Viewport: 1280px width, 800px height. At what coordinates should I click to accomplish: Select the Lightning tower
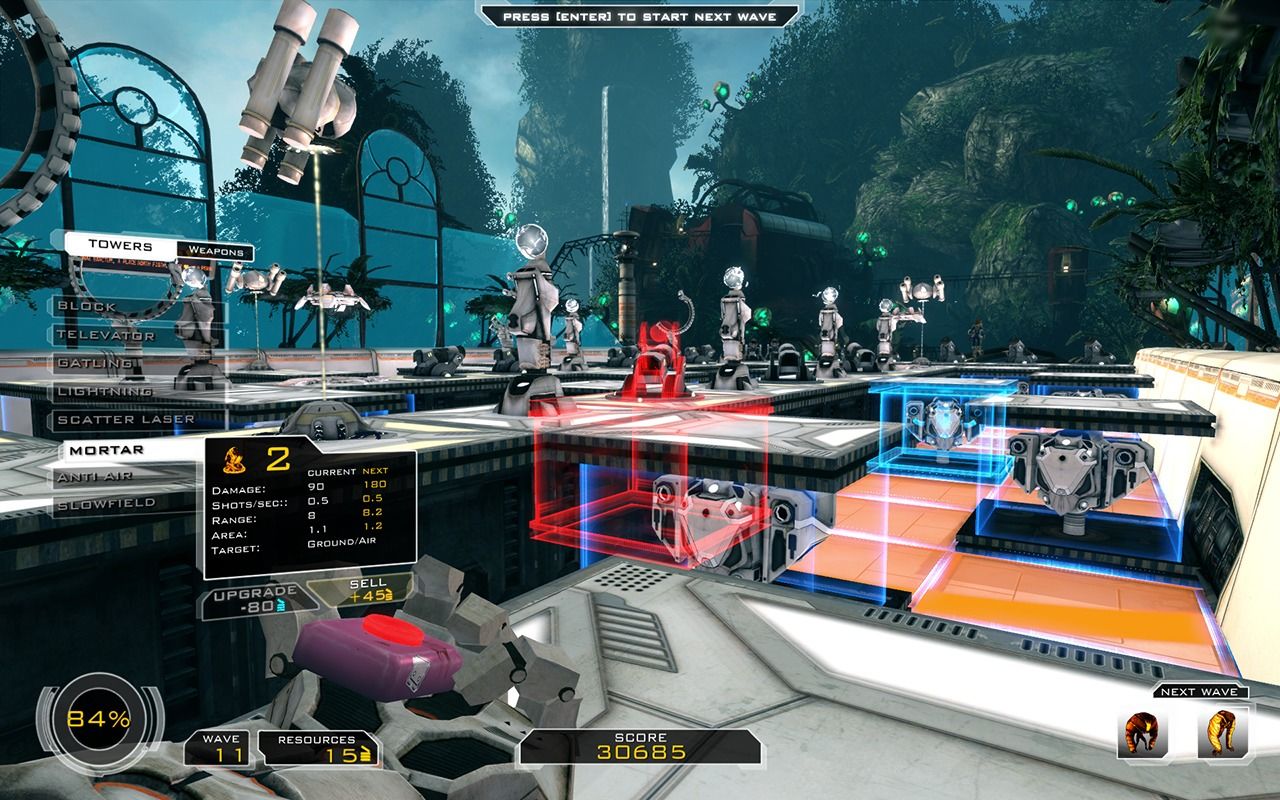pos(104,391)
